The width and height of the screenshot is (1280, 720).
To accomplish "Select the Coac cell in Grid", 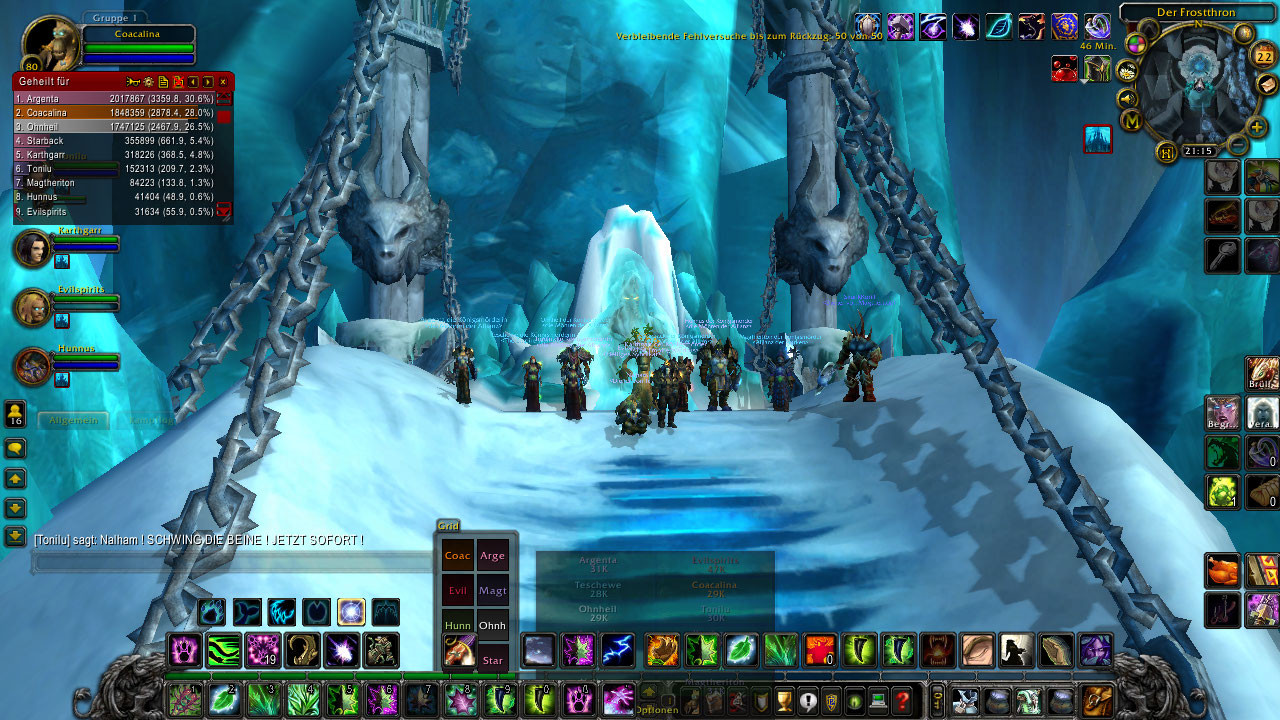I will click(x=458, y=556).
